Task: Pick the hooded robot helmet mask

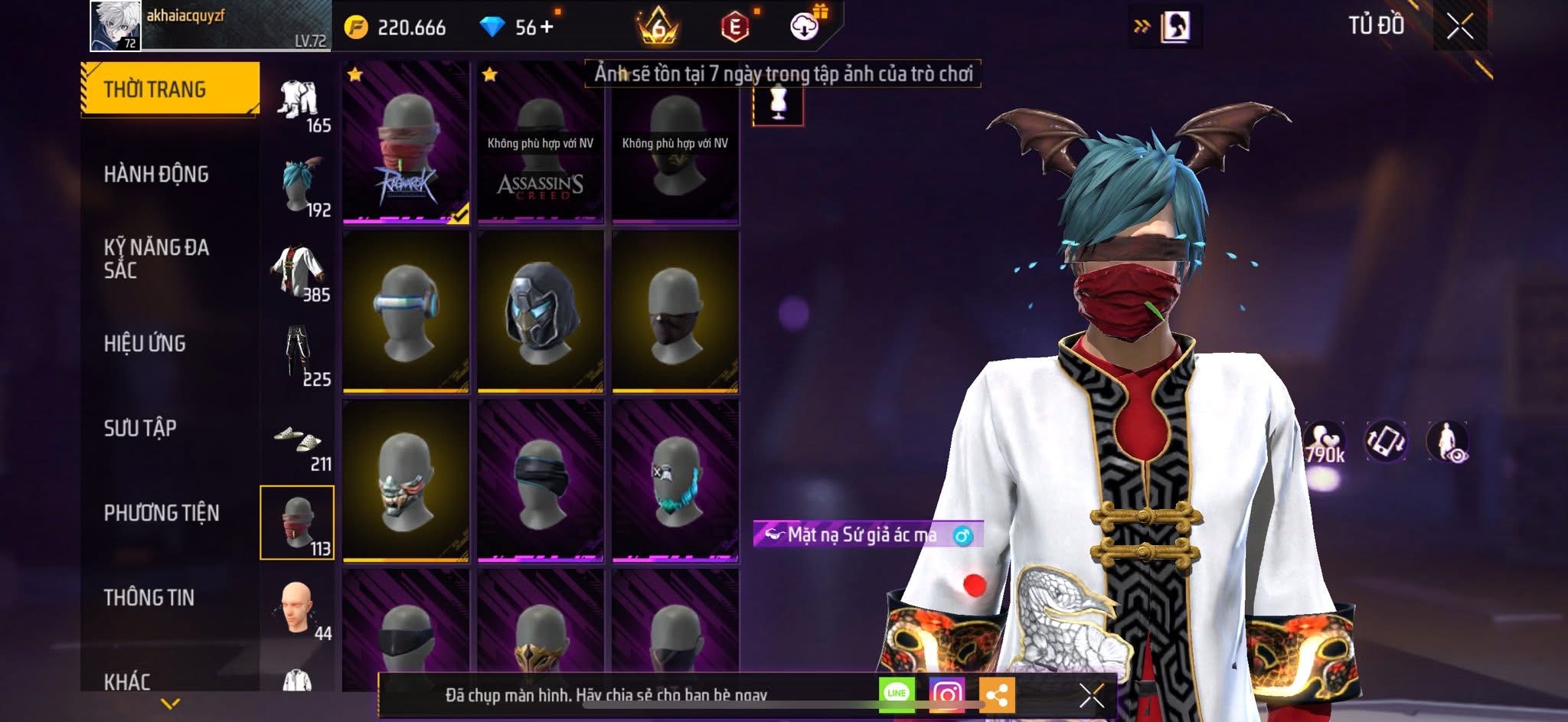Action: (541, 312)
